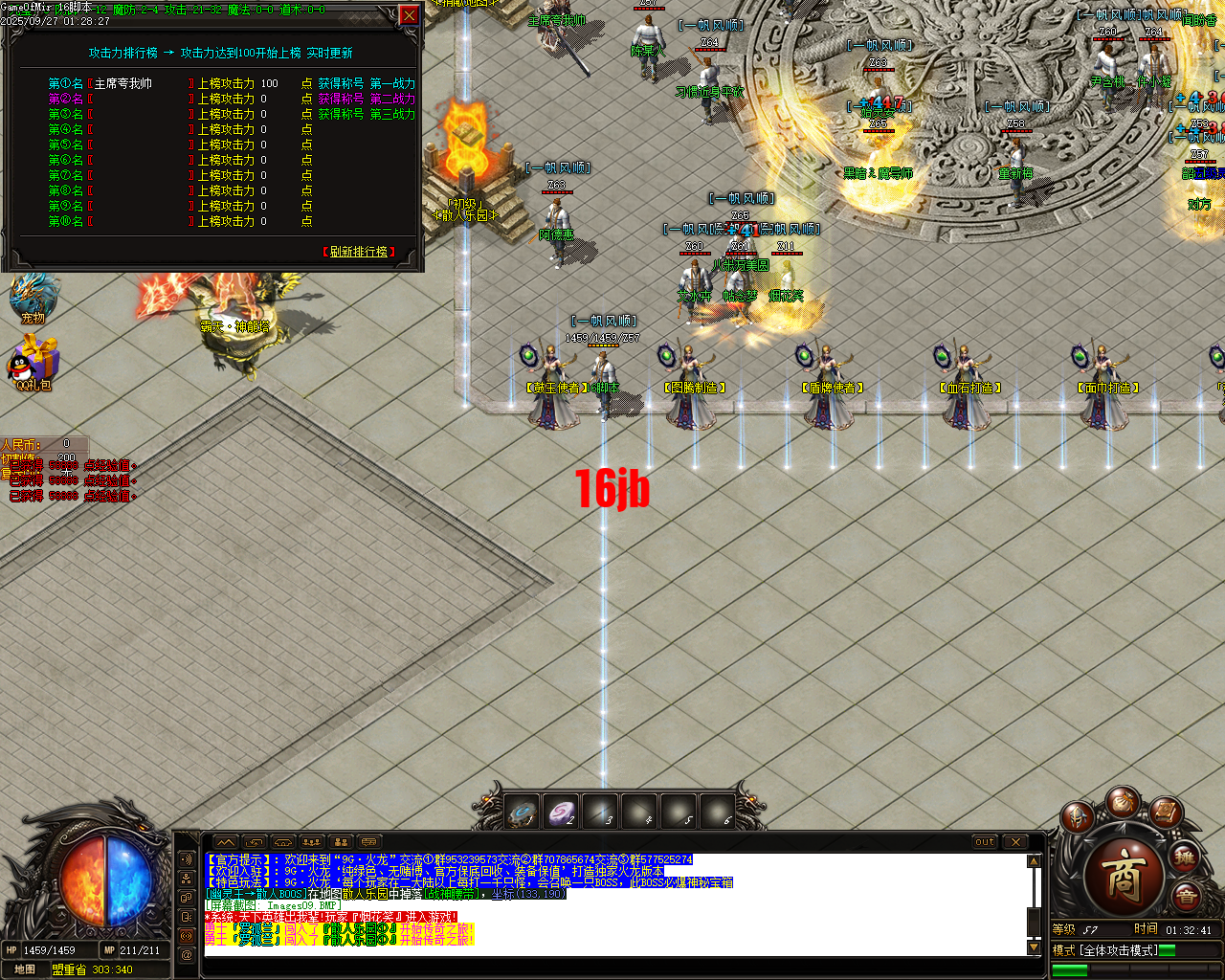The height and width of the screenshot is (980, 1225).
Task: Open the skills book icon
Action: coord(1165,812)
